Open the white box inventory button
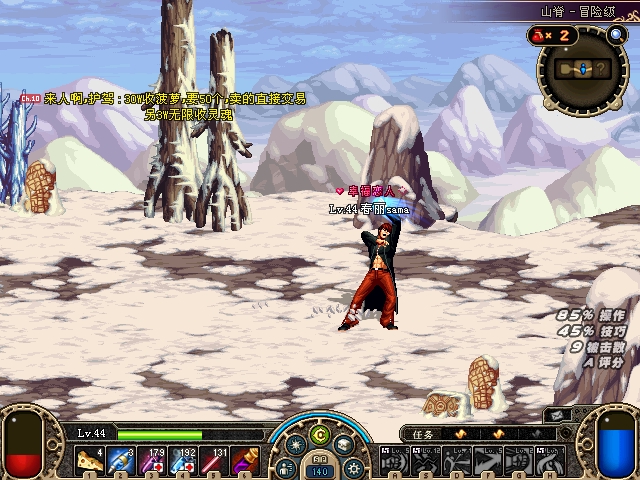640x480 pixels. click(x=345, y=446)
